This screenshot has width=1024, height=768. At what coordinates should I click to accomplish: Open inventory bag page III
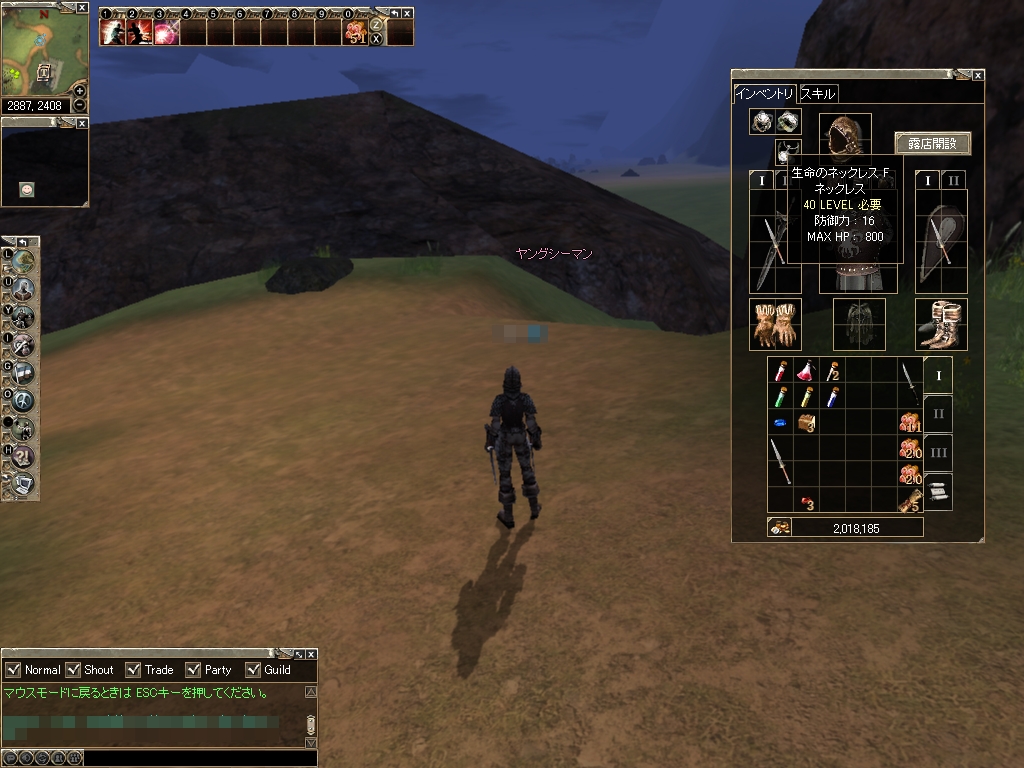click(x=938, y=452)
